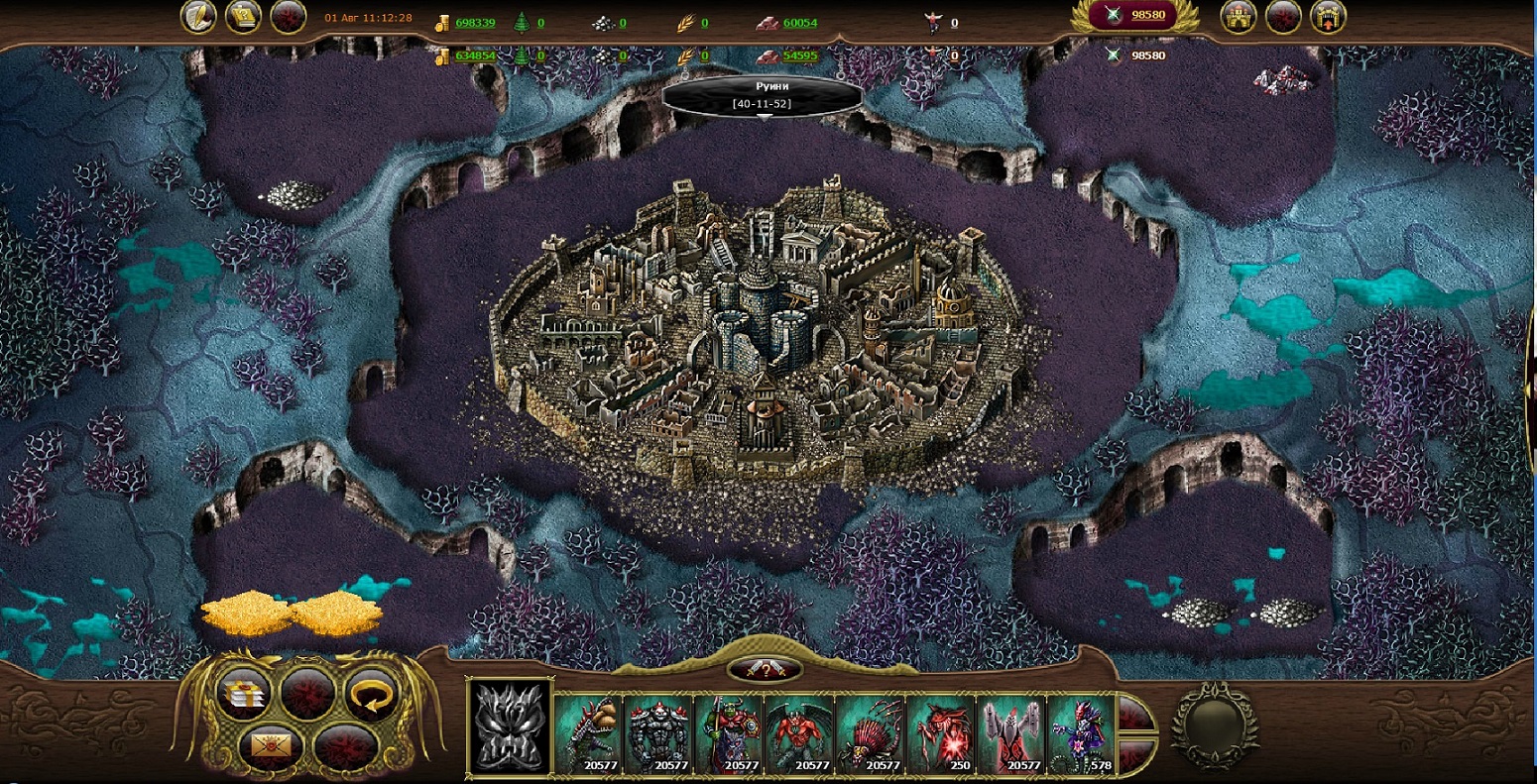The height and width of the screenshot is (784, 1537).
Task: Click the gold coins resource 698339
Action: [466, 23]
